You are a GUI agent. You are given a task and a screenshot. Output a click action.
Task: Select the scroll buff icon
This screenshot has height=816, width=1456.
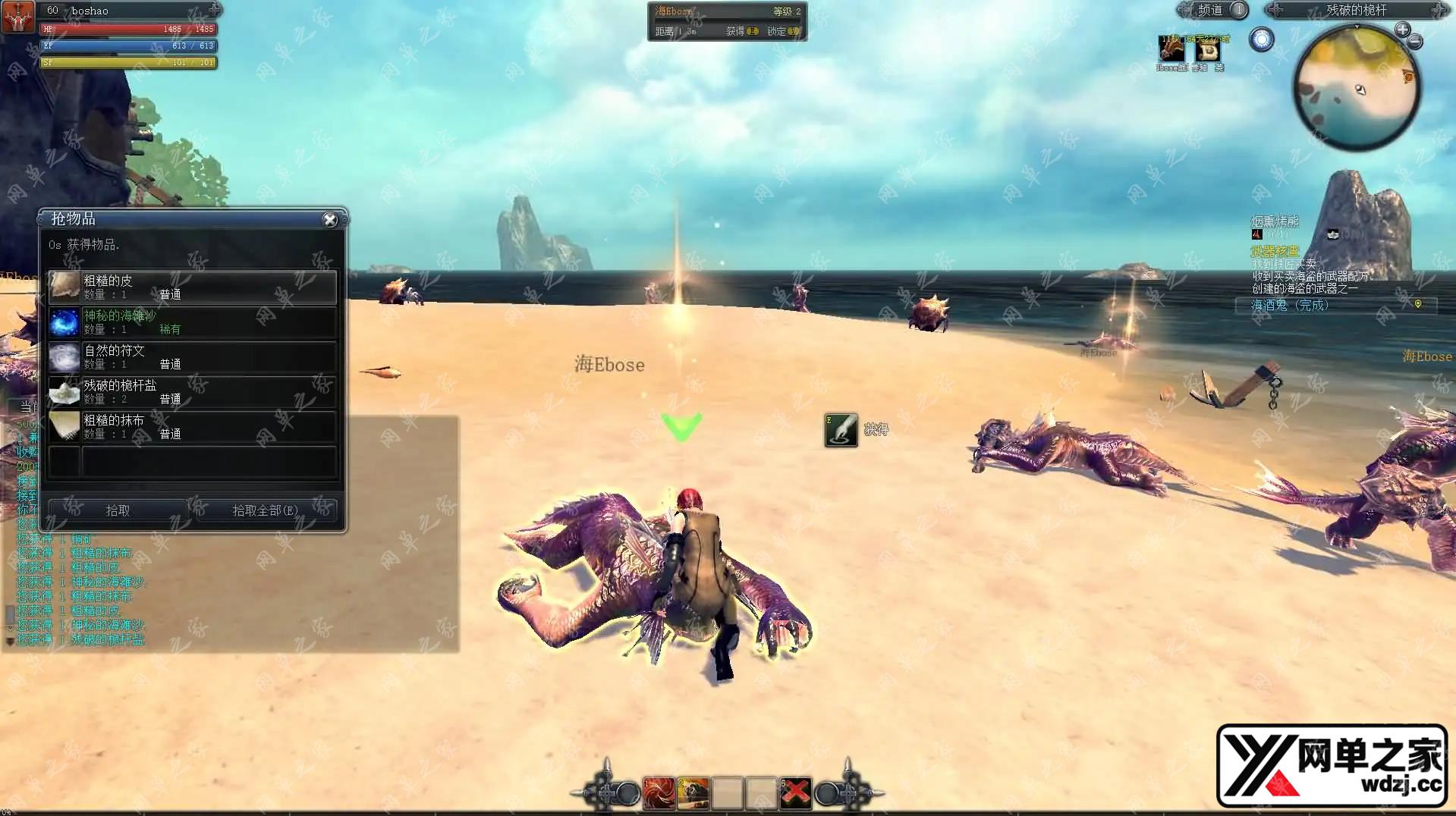(x=1207, y=51)
